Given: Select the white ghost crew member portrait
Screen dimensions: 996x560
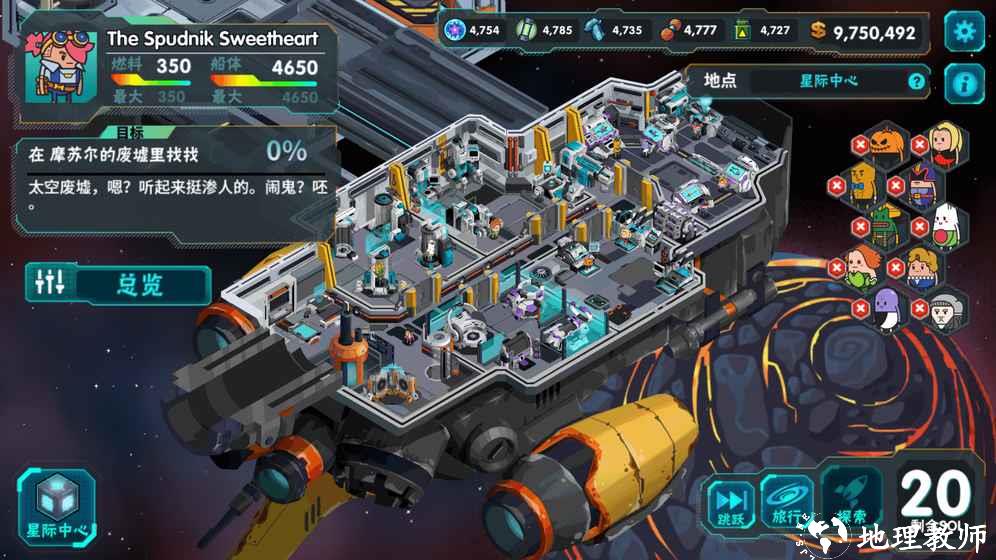Looking at the screenshot, I should coord(943,226).
